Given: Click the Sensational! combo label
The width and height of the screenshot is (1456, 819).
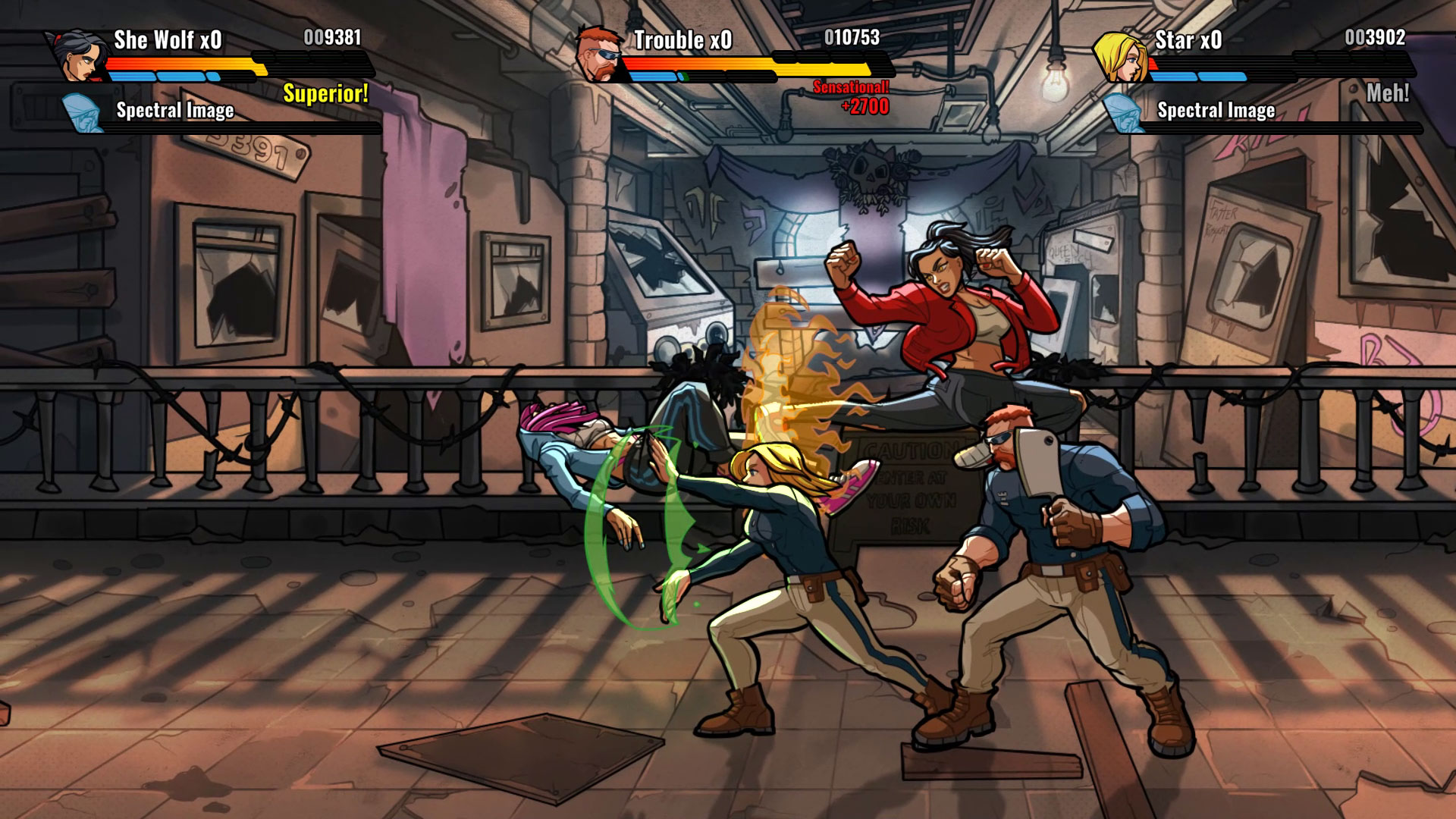Looking at the screenshot, I should (849, 87).
